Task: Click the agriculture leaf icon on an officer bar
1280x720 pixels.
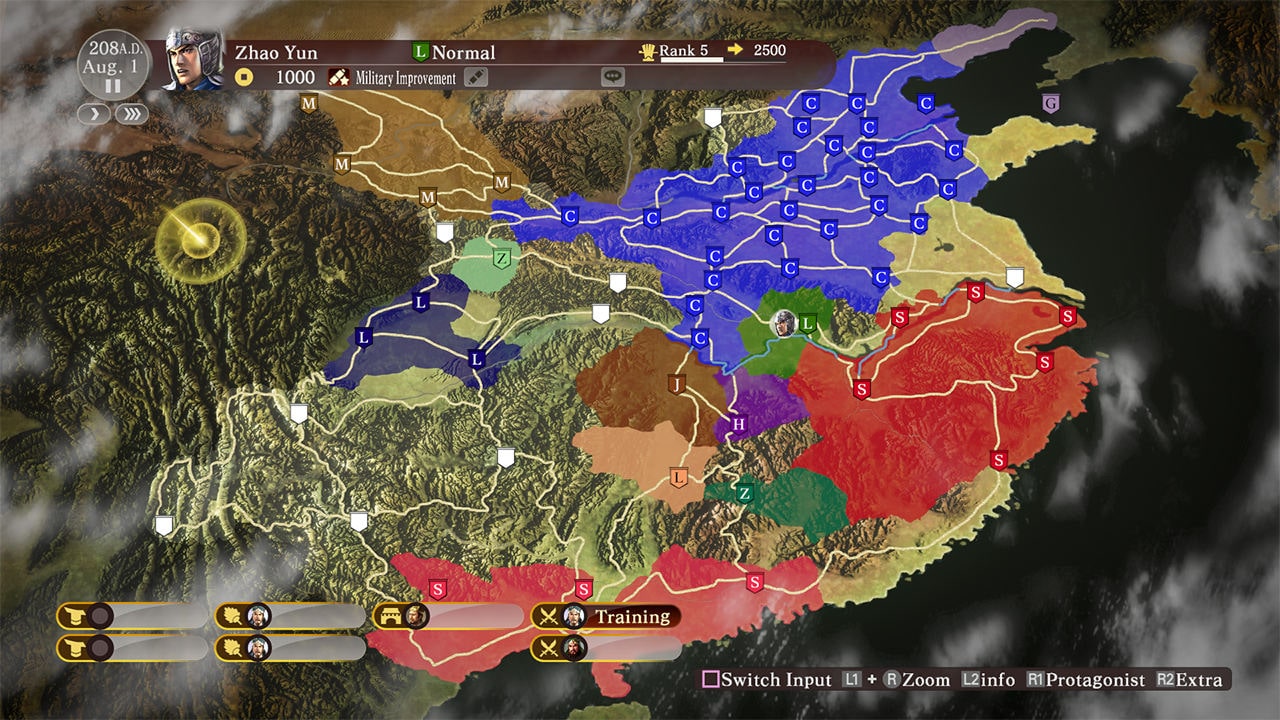Action: [232, 617]
